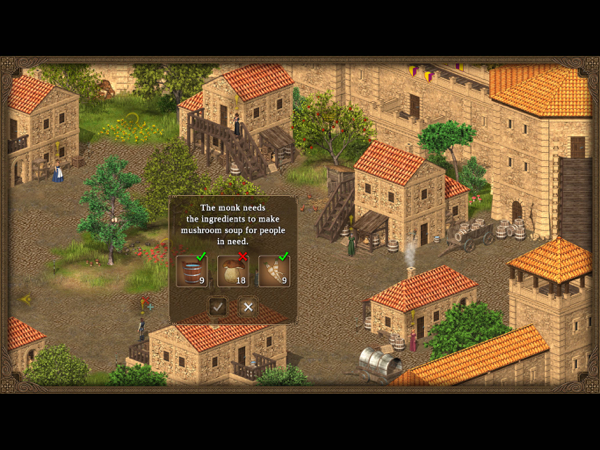Select the water bucket ingredient slot
Image resolution: width=600 pixels, height=450 pixels.
coord(191,272)
